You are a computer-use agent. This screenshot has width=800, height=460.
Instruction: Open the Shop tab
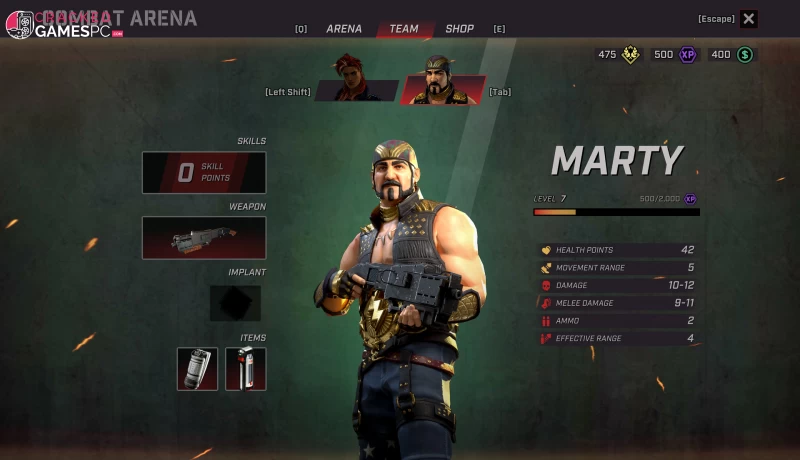click(x=459, y=29)
